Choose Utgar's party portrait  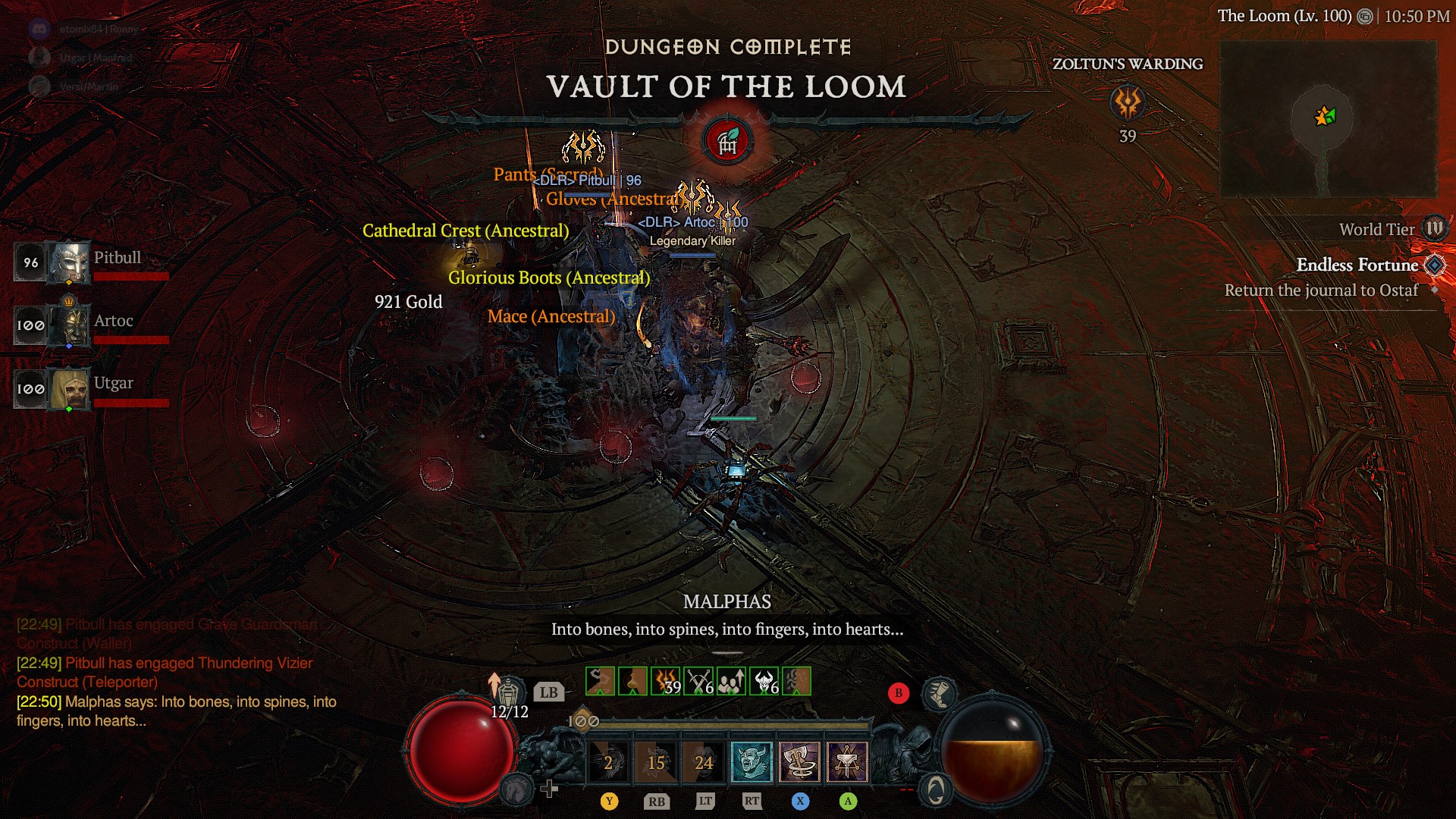pos(69,389)
